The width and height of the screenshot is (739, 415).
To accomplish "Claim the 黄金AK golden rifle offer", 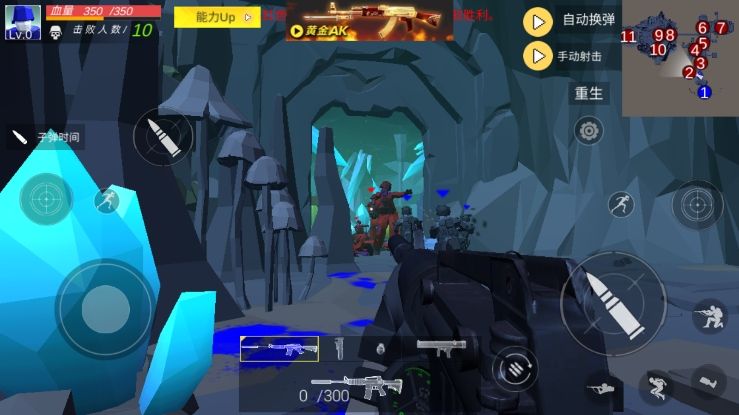I will [x=369, y=21].
